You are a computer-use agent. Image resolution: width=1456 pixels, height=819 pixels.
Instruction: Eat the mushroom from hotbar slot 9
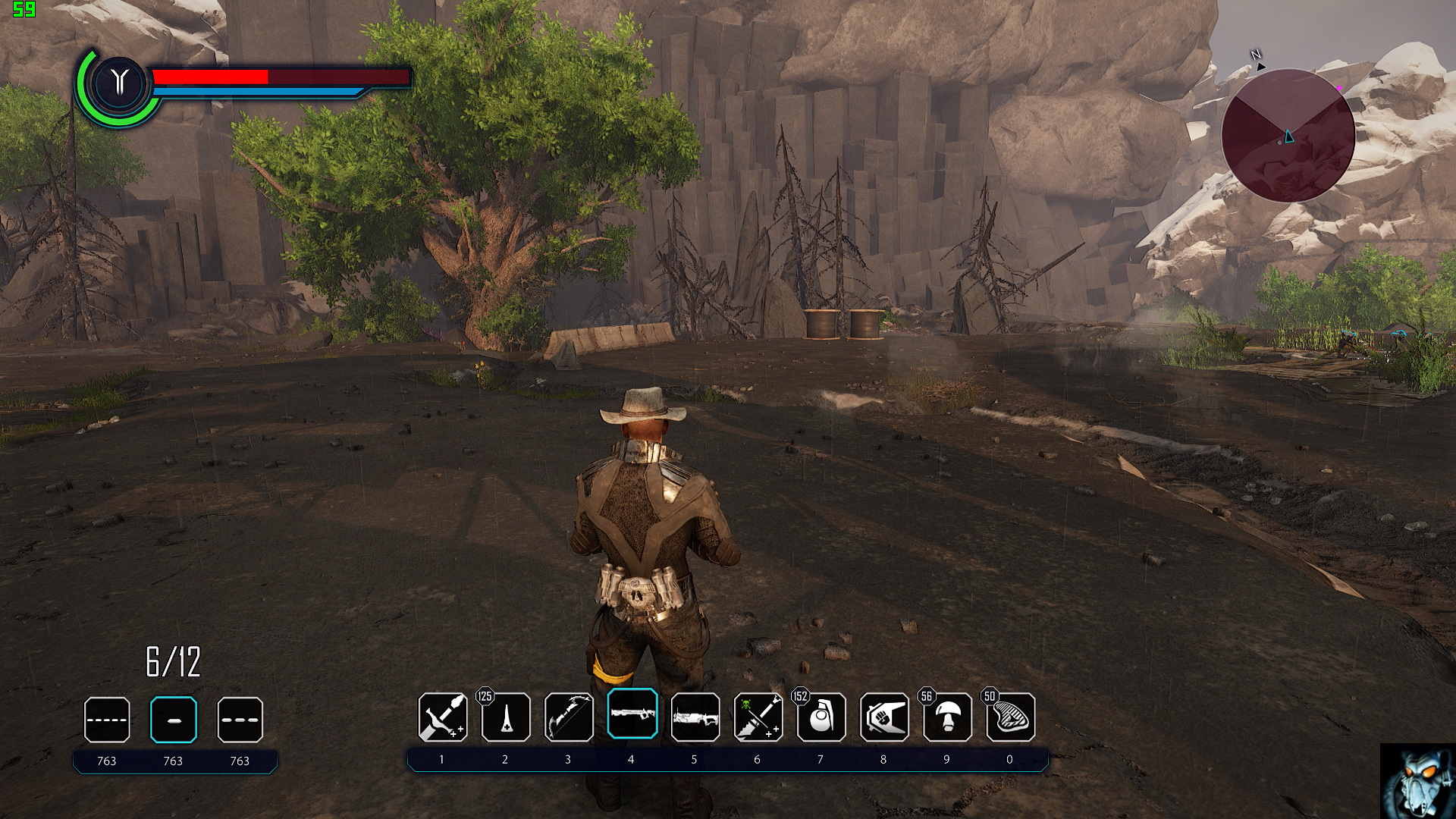click(947, 717)
